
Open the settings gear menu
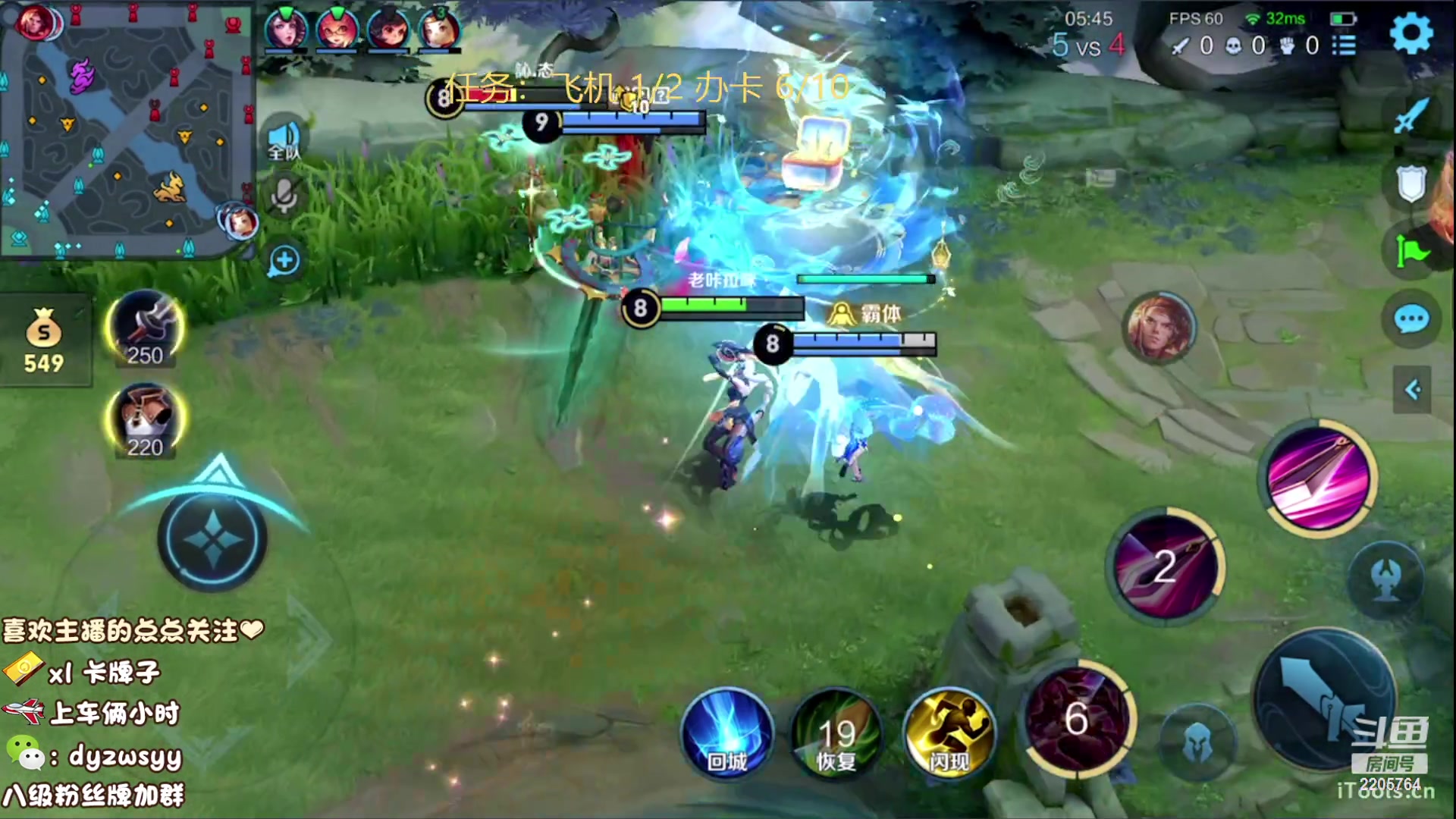click(1411, 33)
